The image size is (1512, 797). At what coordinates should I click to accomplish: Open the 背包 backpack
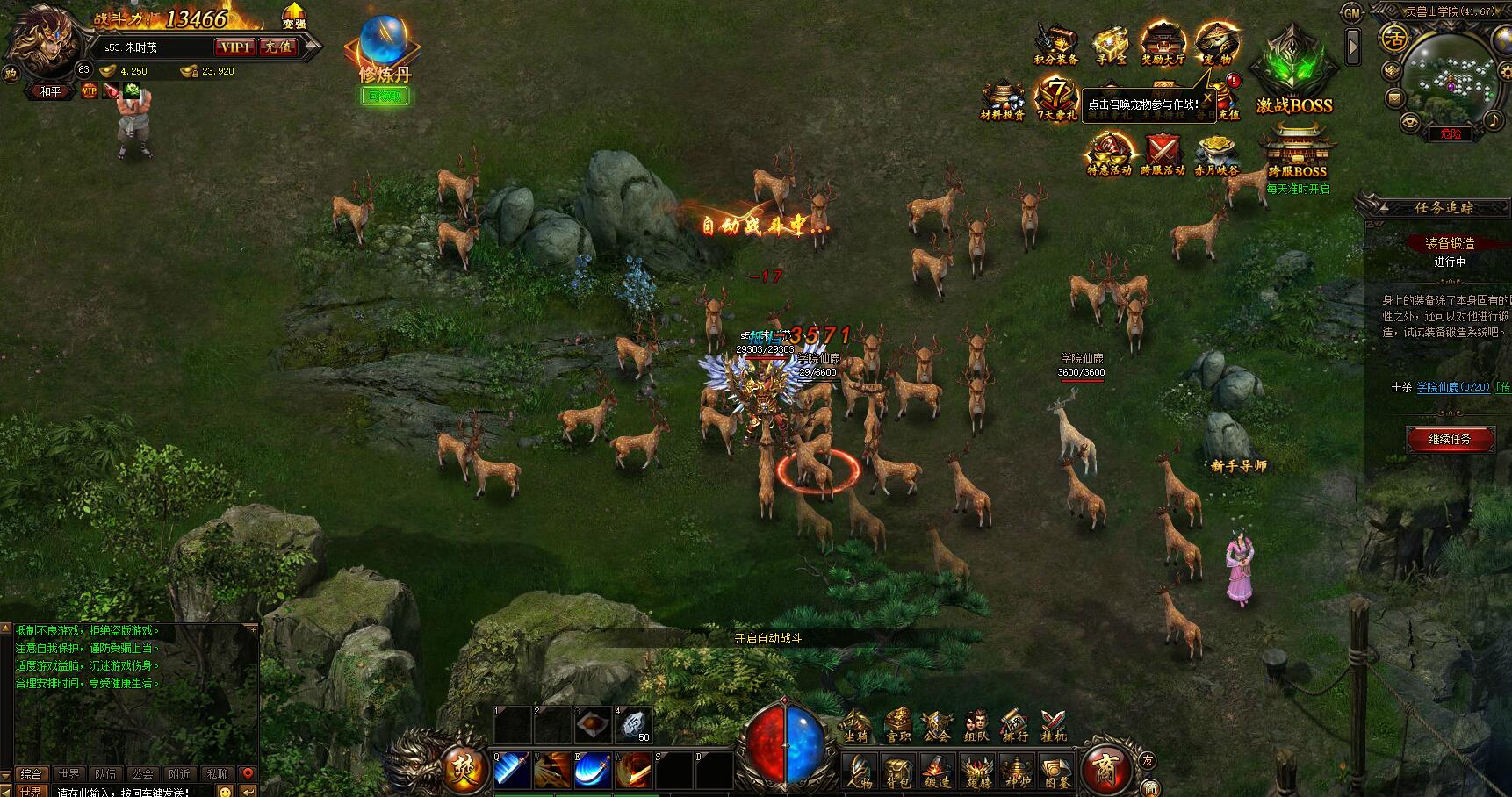click(898, 770)
